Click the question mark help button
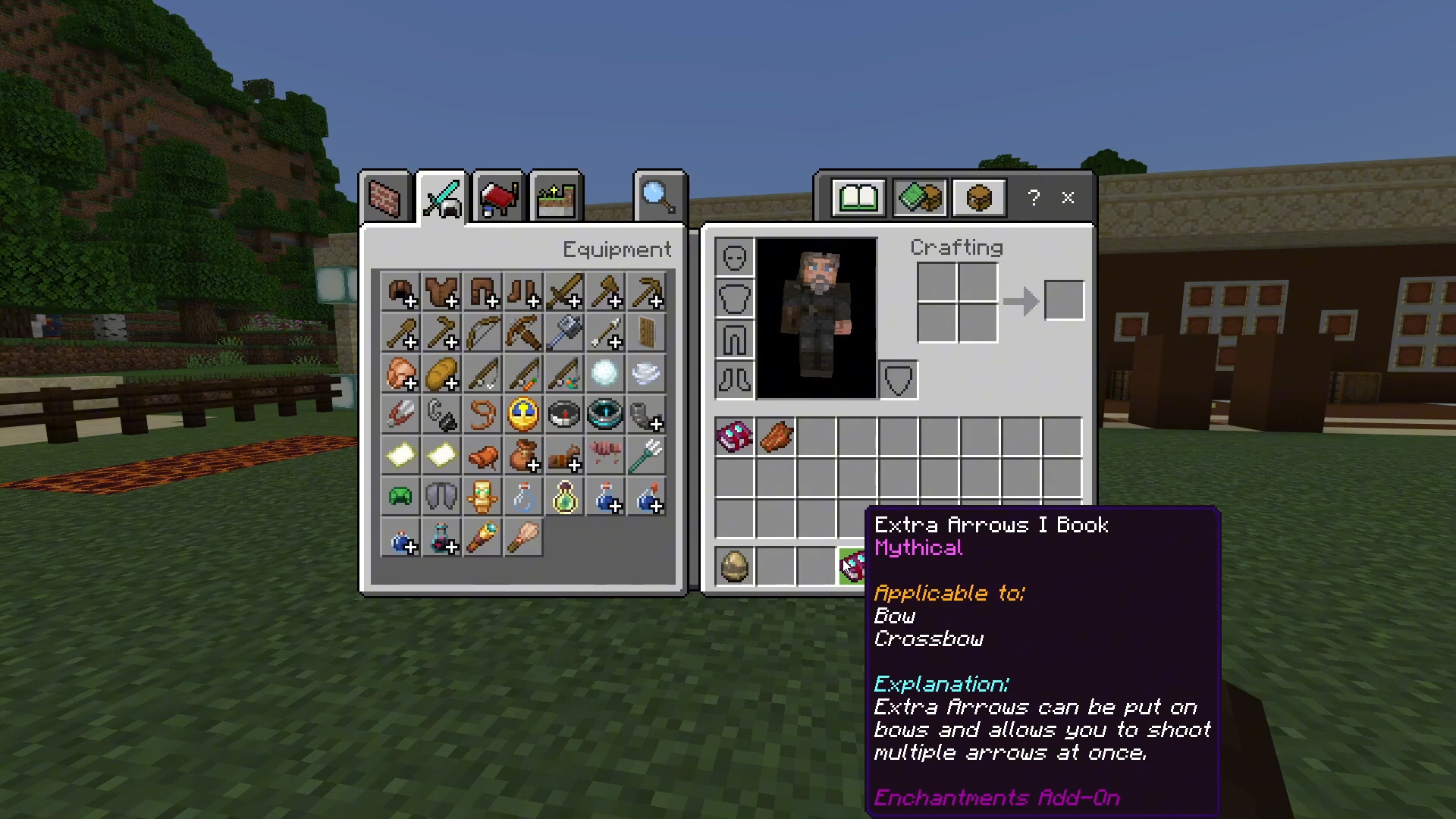This screenshot has height=819, width=1456. [1034, 198]
